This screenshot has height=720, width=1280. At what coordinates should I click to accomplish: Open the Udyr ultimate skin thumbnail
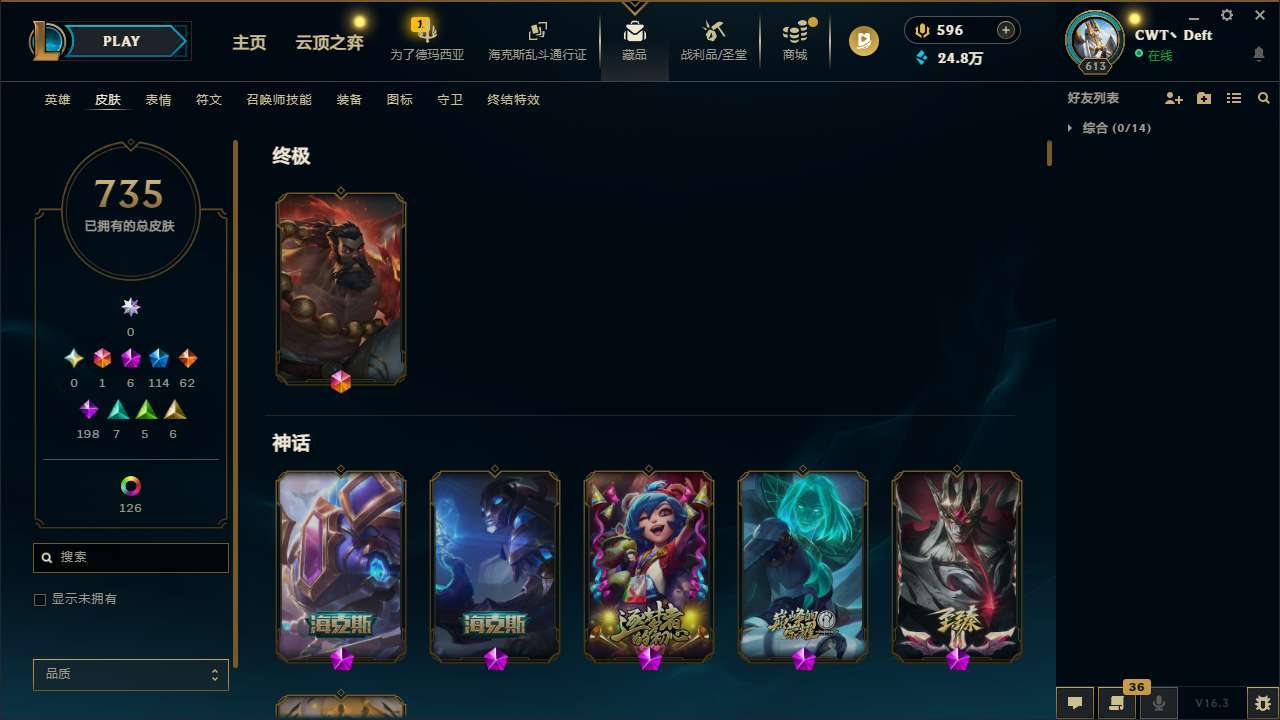pos(341,288)
